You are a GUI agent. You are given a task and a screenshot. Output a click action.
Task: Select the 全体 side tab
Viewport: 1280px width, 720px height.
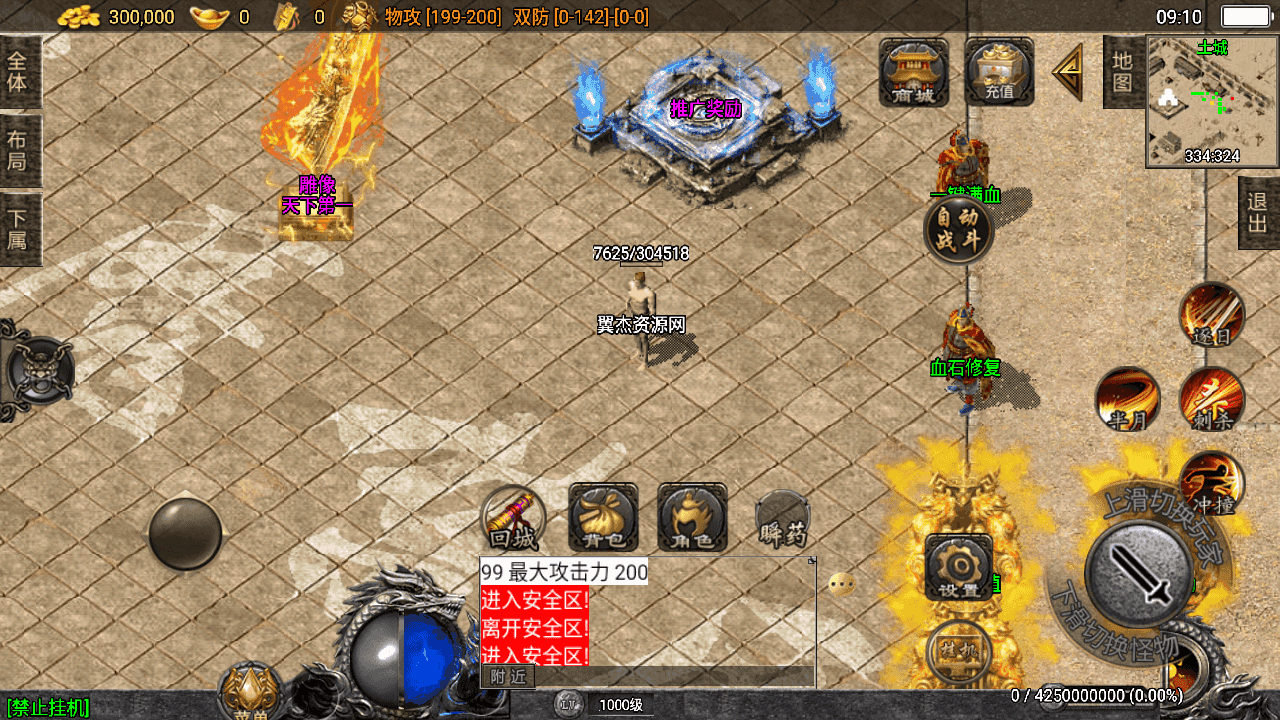18,71
